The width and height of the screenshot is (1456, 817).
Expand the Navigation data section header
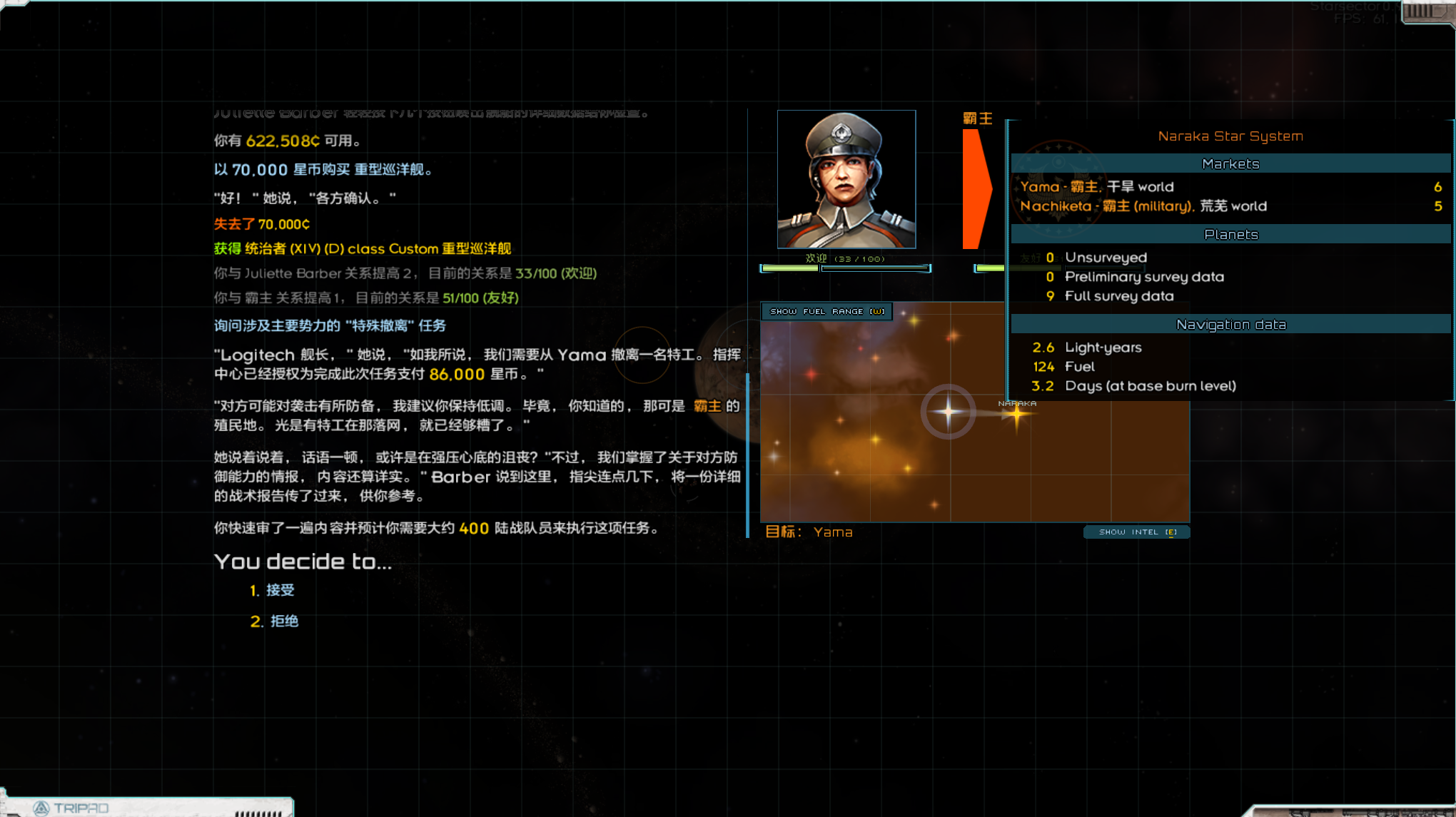pos(1230,324)
